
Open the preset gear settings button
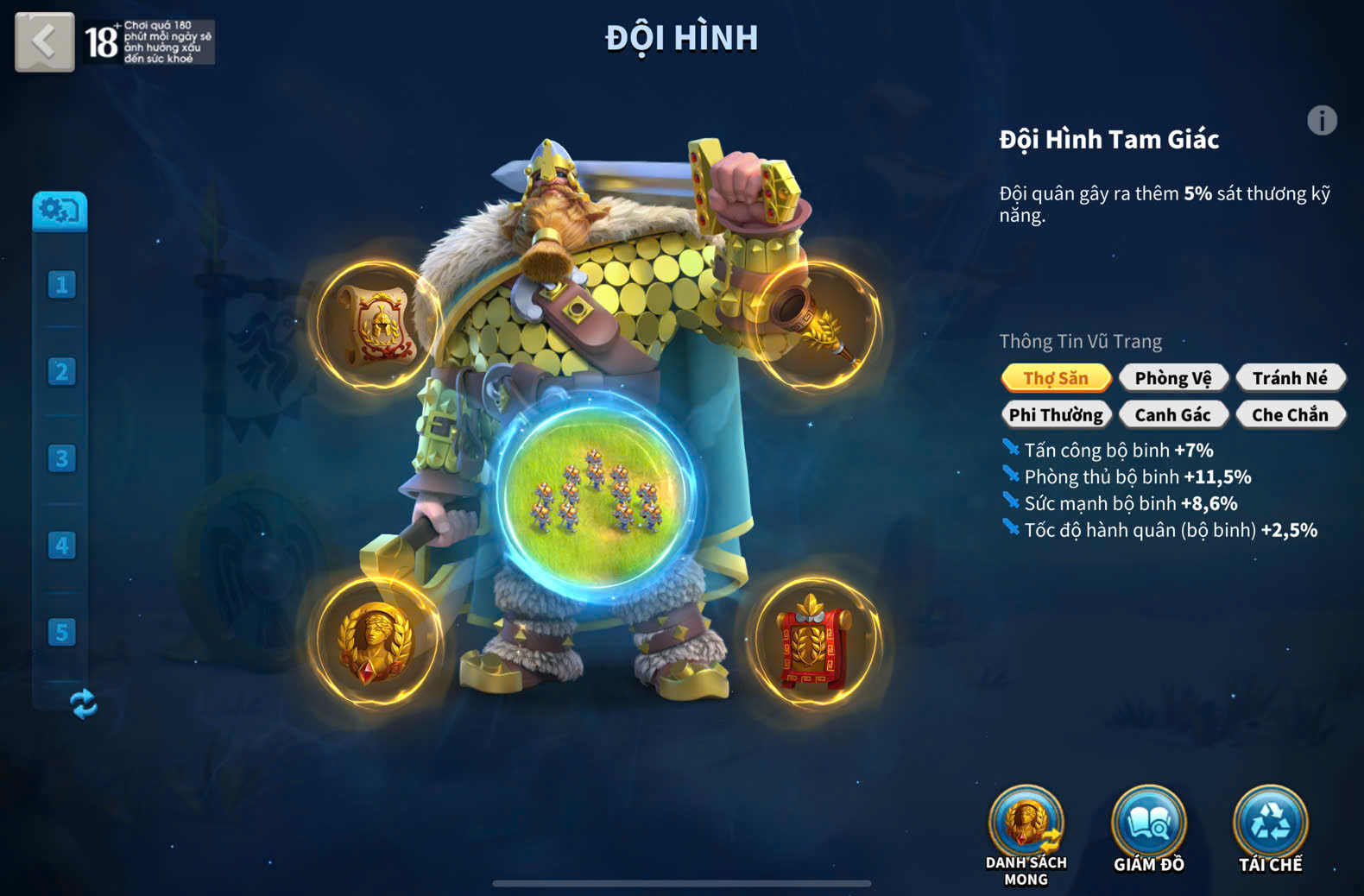click(60, 211)
